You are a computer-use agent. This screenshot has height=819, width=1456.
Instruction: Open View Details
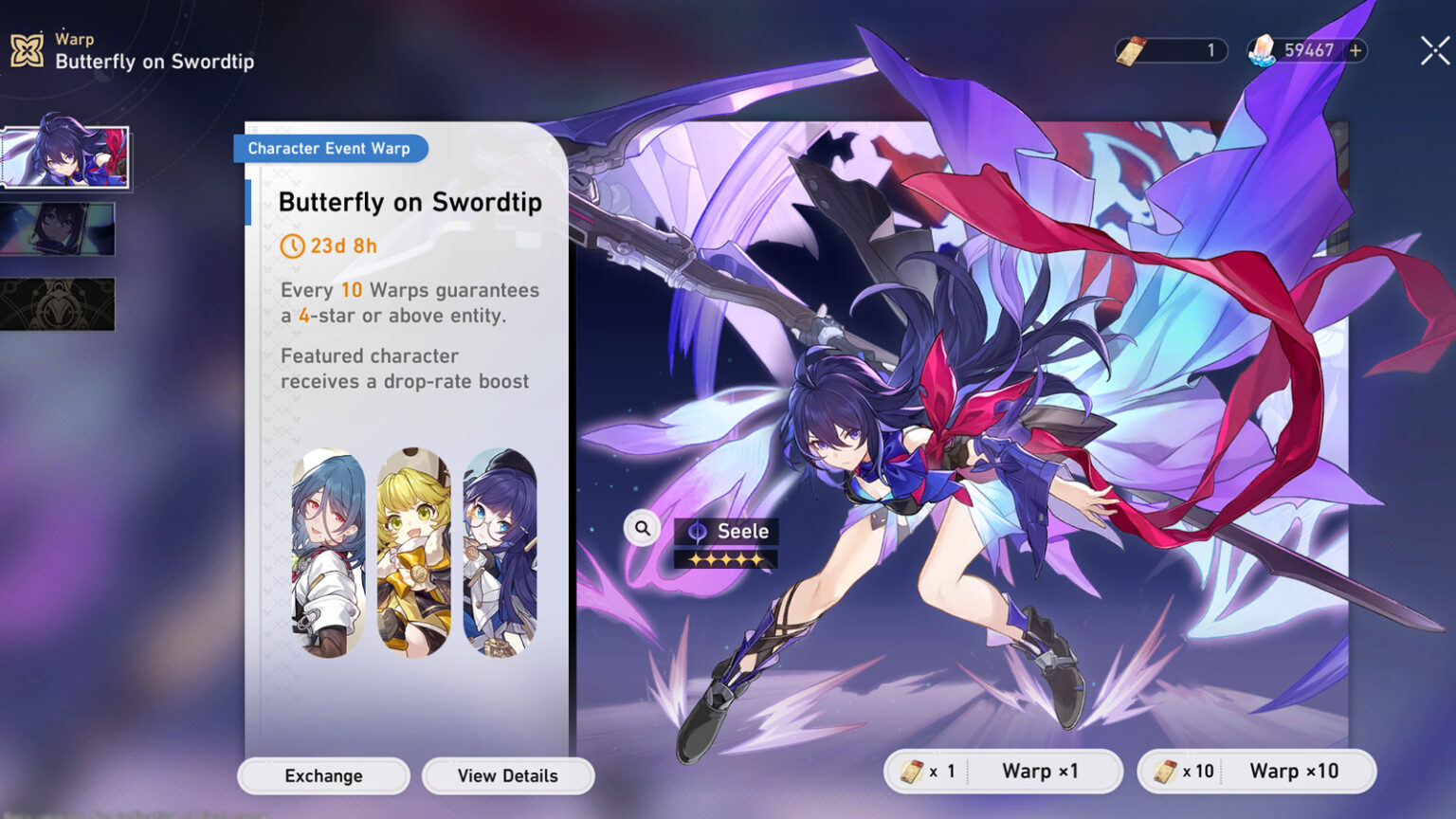click(x=508, y=775)
